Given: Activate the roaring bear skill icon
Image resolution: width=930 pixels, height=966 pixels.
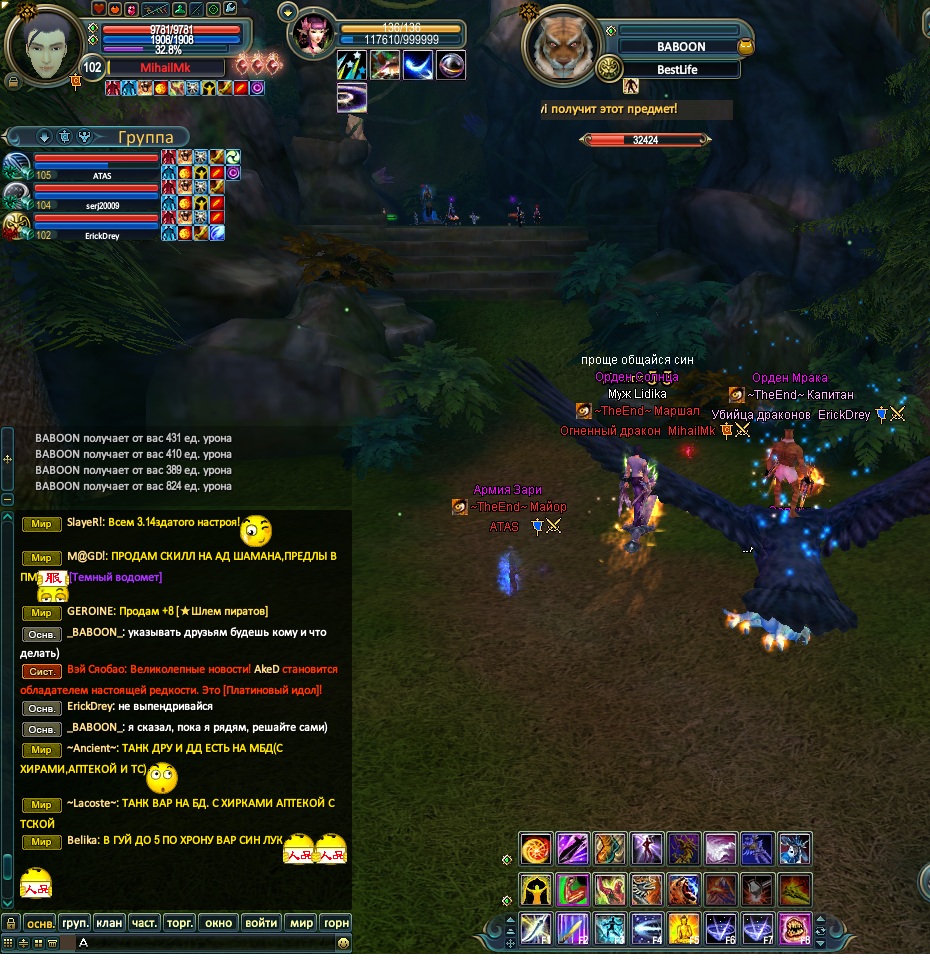Looking at the screenshot, I should (x=684, y=888).
